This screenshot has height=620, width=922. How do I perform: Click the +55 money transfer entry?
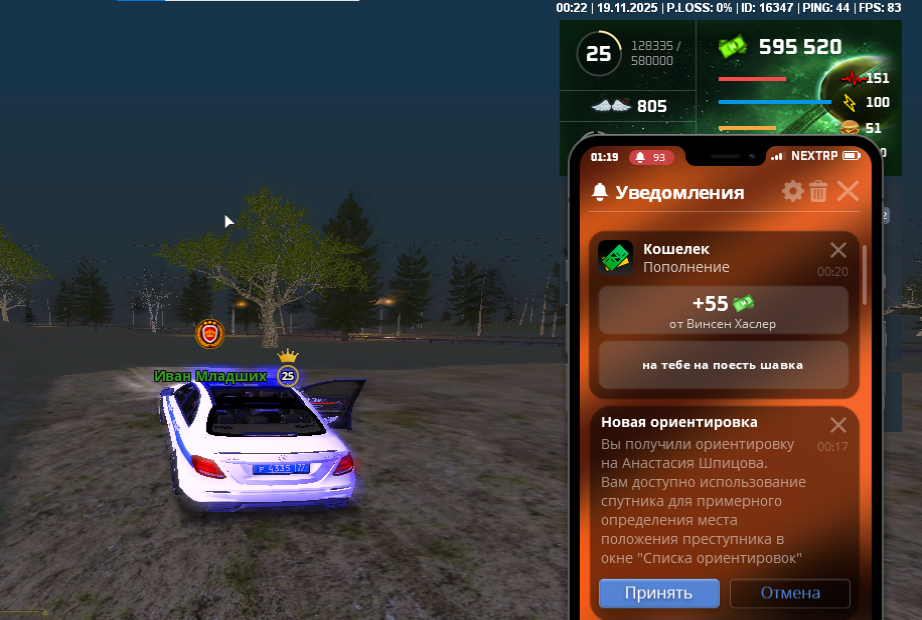click(723, 310)
